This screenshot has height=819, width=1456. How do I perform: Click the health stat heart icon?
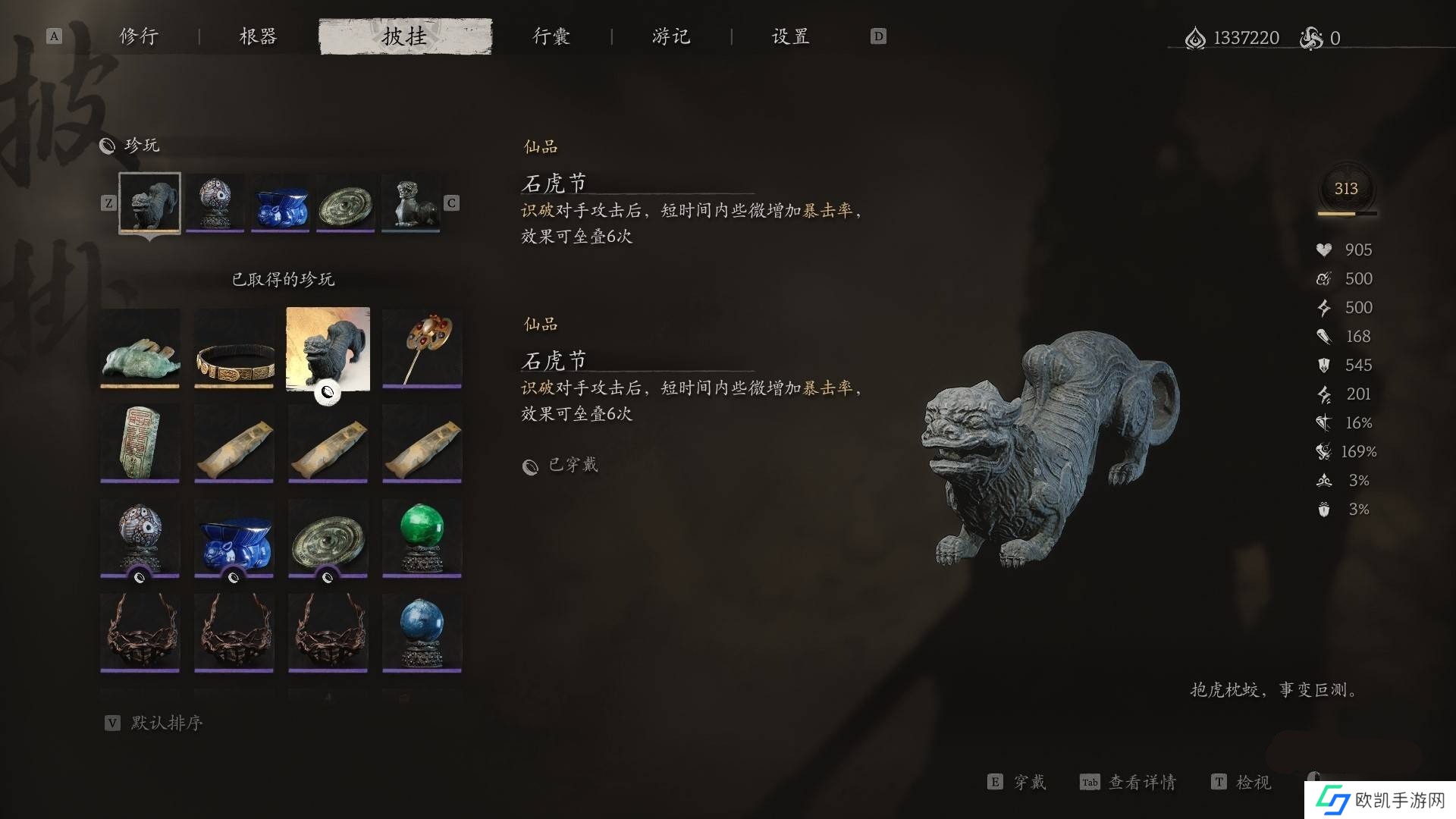pyautogui.click(x=1324, y=249)
